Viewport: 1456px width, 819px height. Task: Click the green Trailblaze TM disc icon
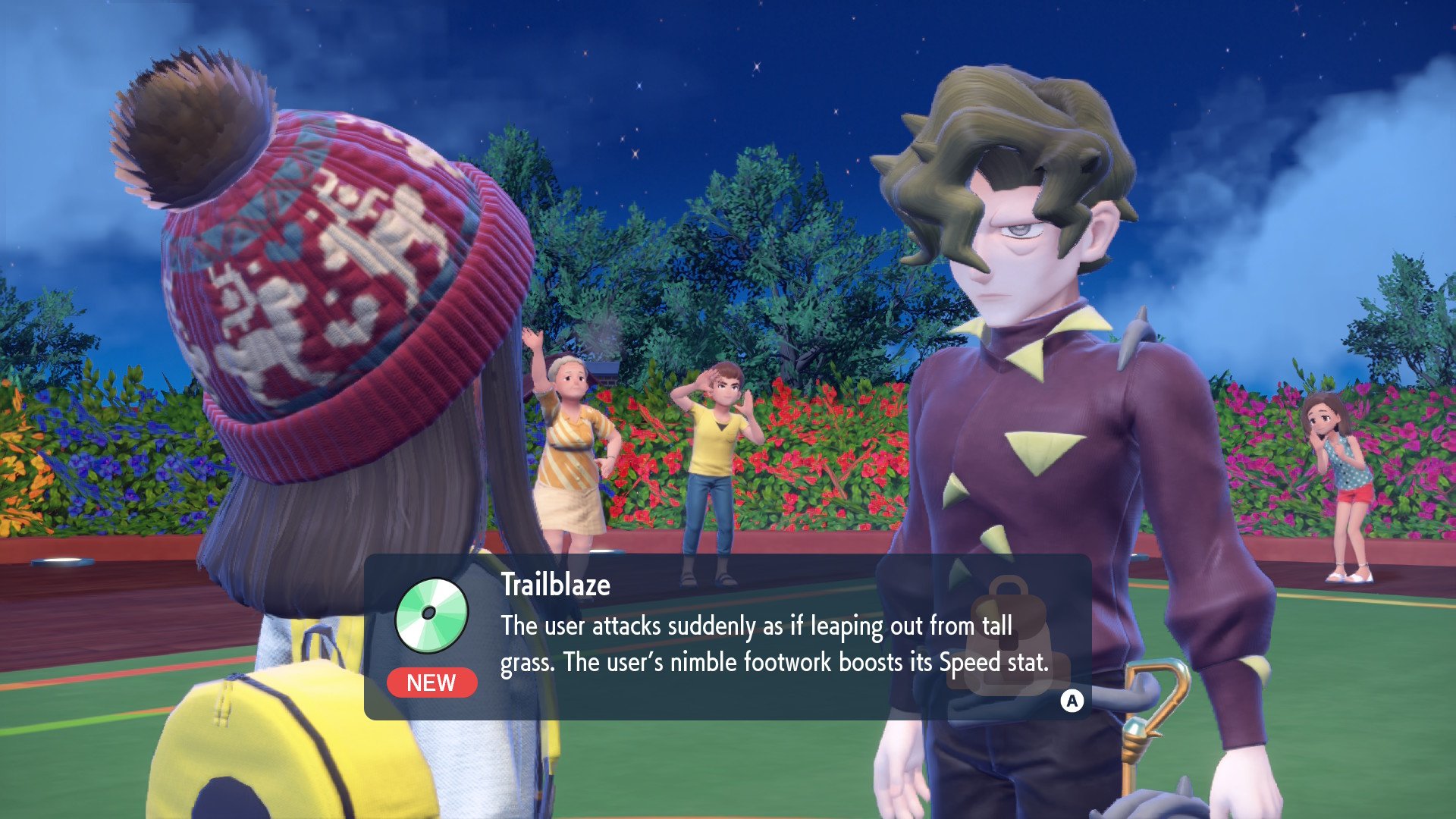tap(431, 615)
